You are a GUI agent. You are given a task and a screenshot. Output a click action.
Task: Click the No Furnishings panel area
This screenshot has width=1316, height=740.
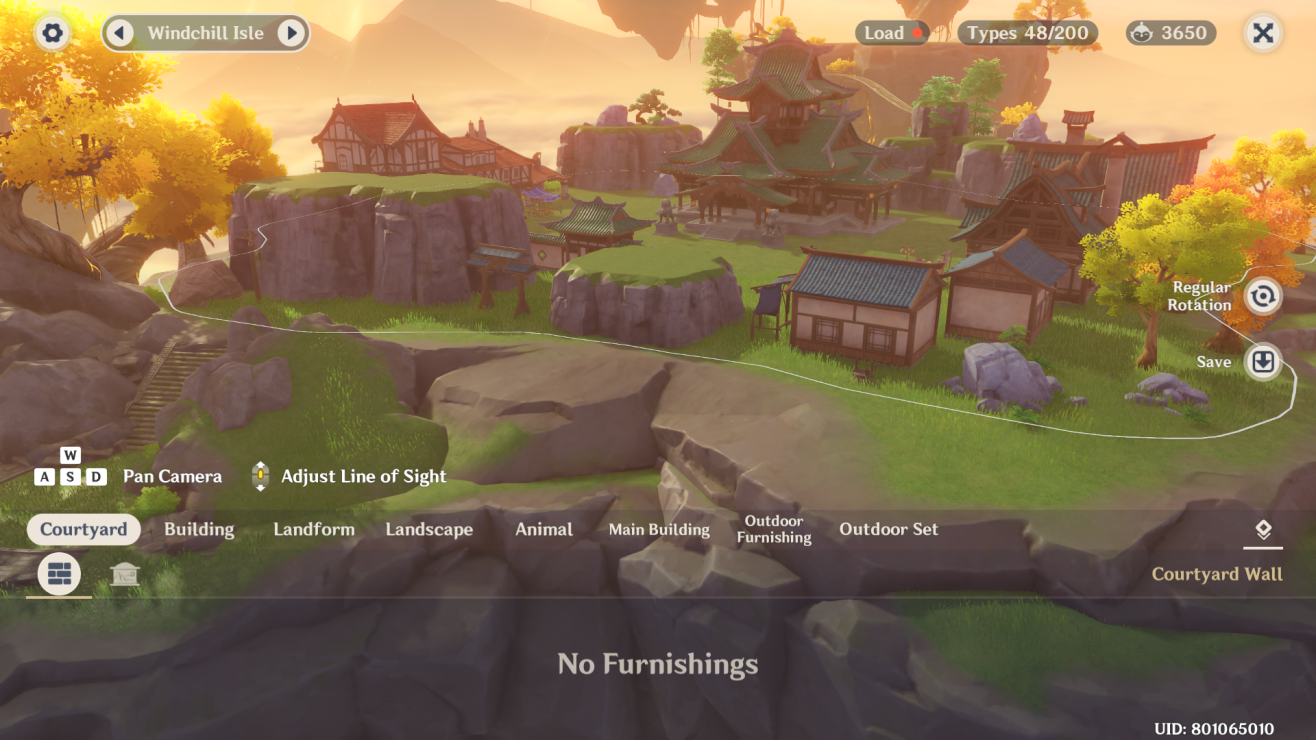point(658,664)
